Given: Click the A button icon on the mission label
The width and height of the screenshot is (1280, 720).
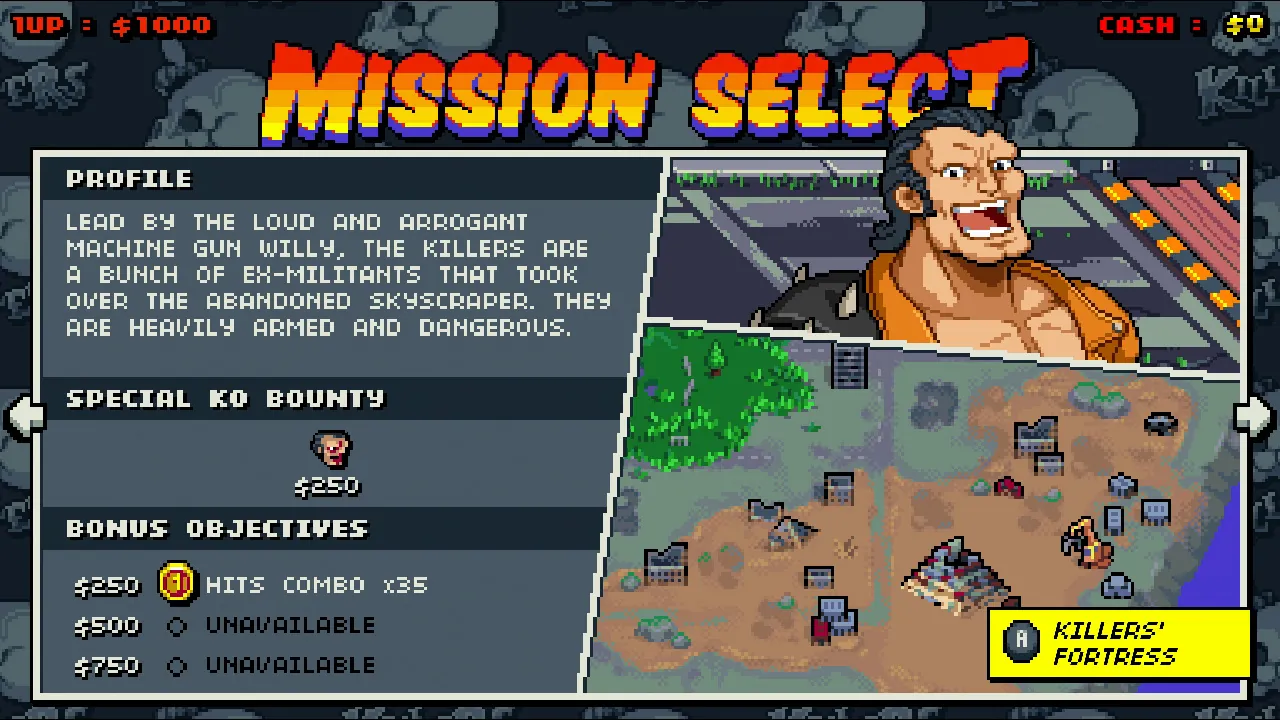Looking at the screenshot, I should click(x=1021, y=640).
